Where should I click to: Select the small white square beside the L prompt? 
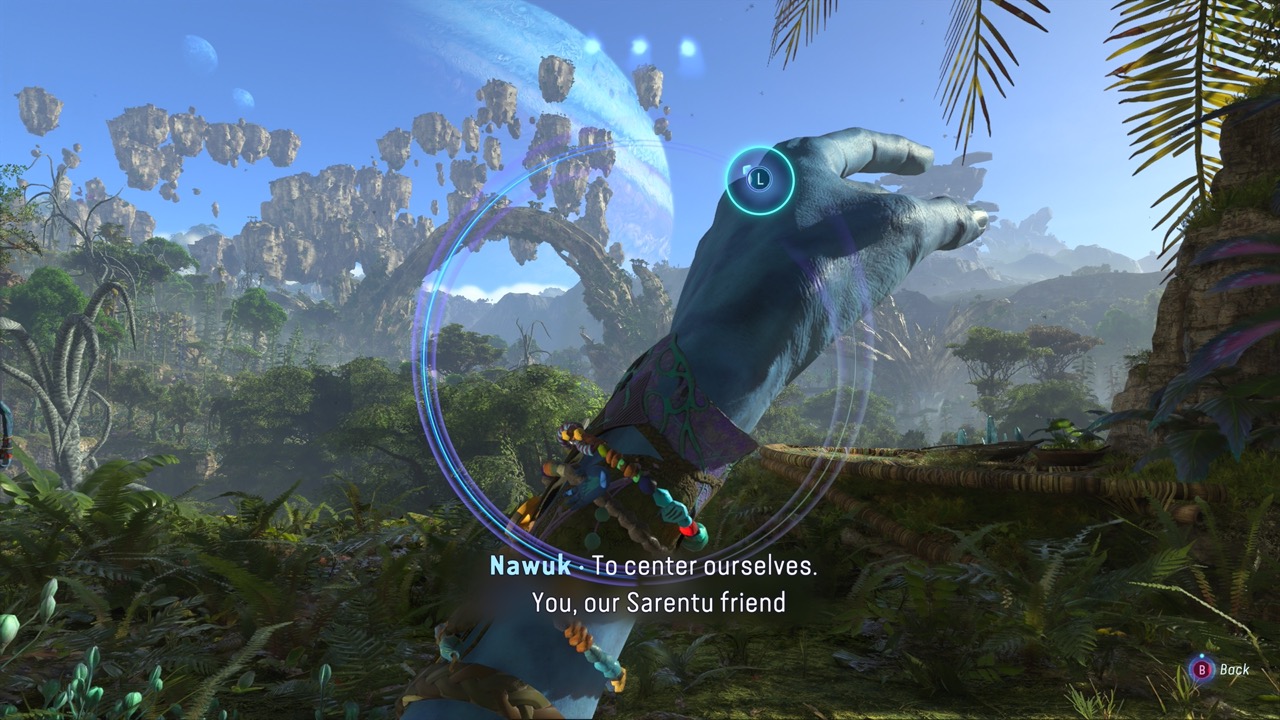747,169
